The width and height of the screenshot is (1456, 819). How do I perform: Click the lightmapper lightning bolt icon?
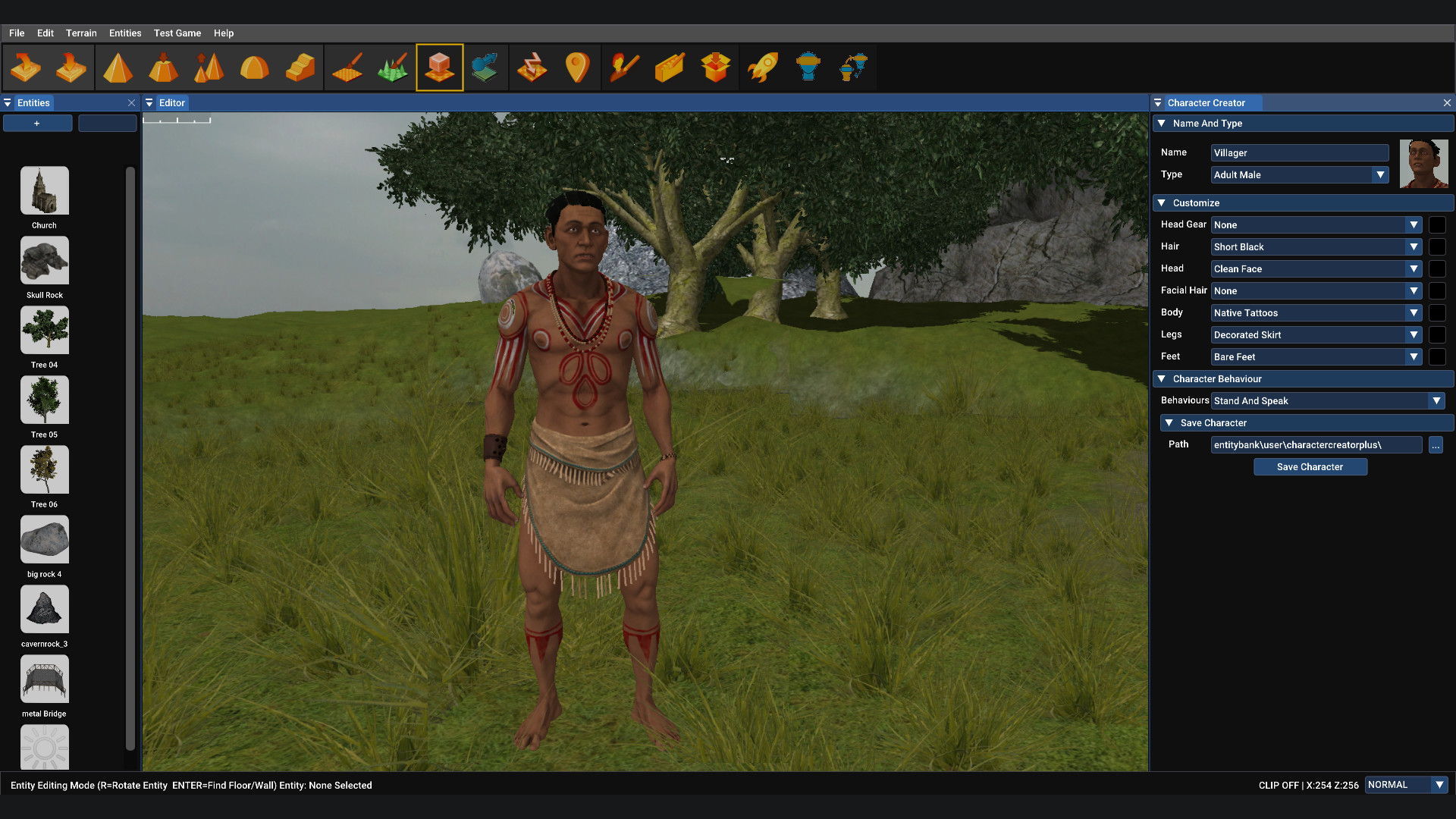(x=533, y=67)
